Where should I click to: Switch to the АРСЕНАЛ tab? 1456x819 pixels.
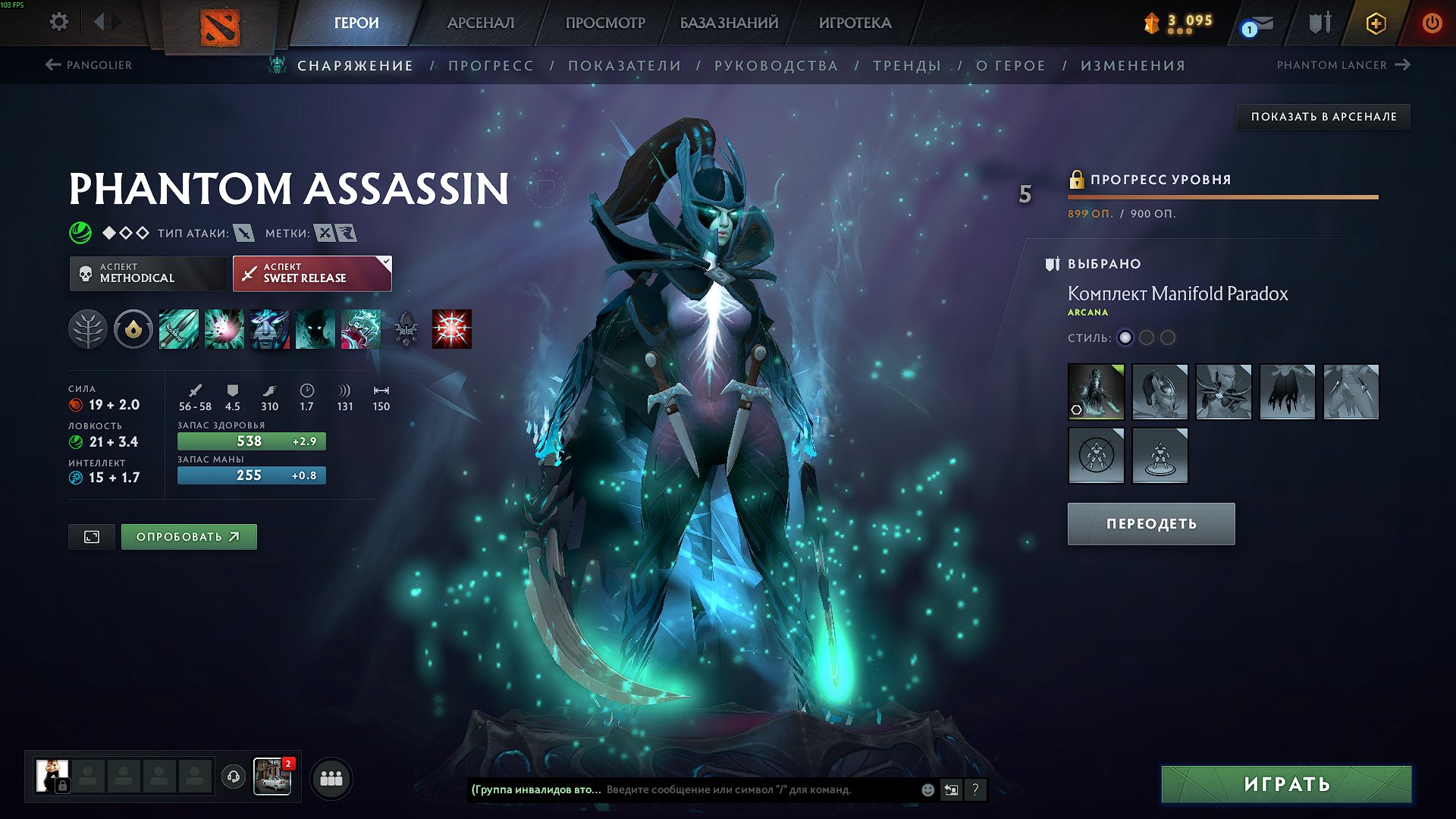click(480, 23)
